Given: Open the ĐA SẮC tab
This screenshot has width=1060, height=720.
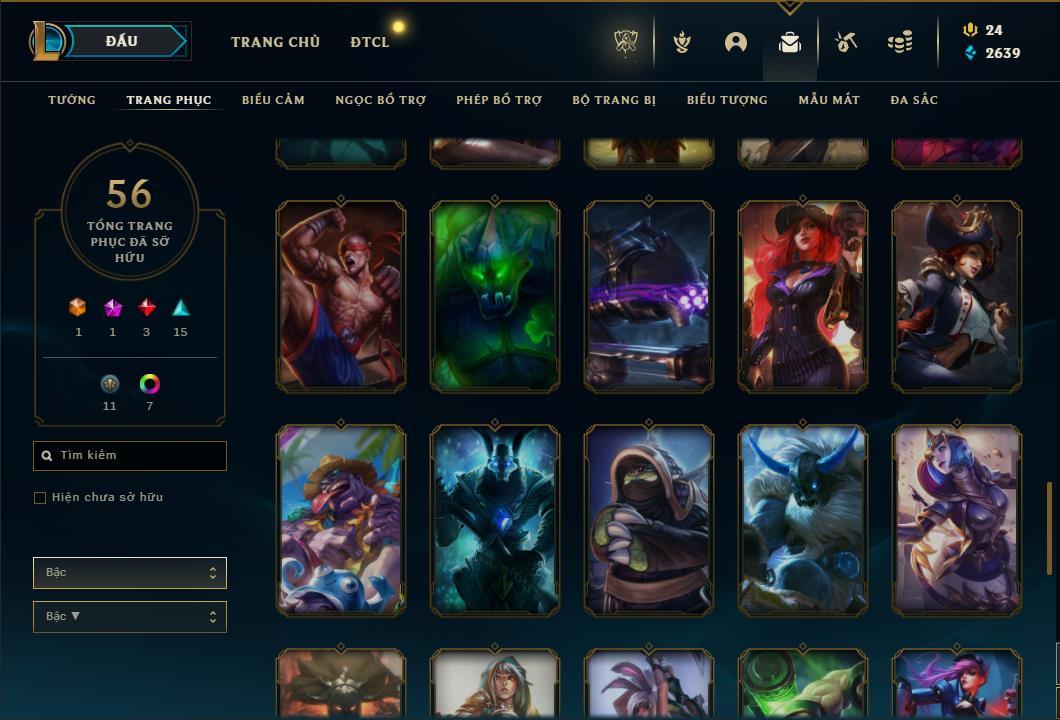Looking at the screenshot, I should click(x=914, y=100).
